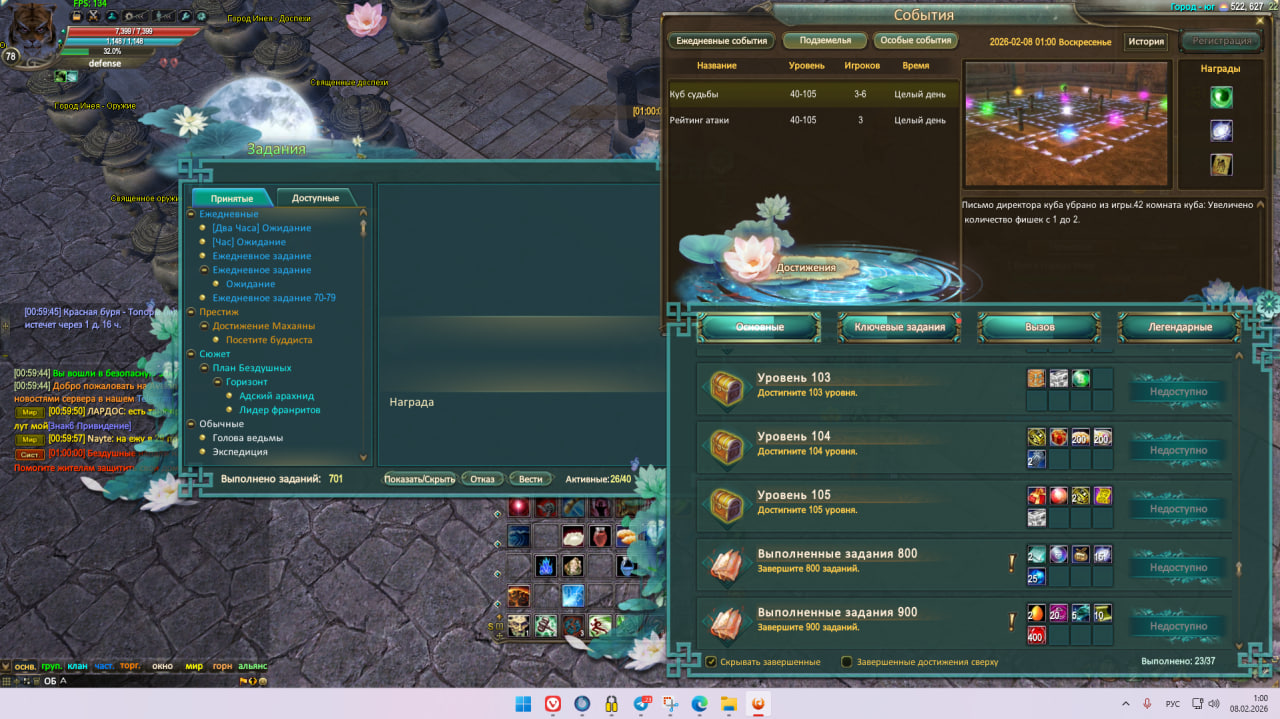Open the Ежедневные события tab
This screenshot has height=719, width=1280.
pos(722,41)
